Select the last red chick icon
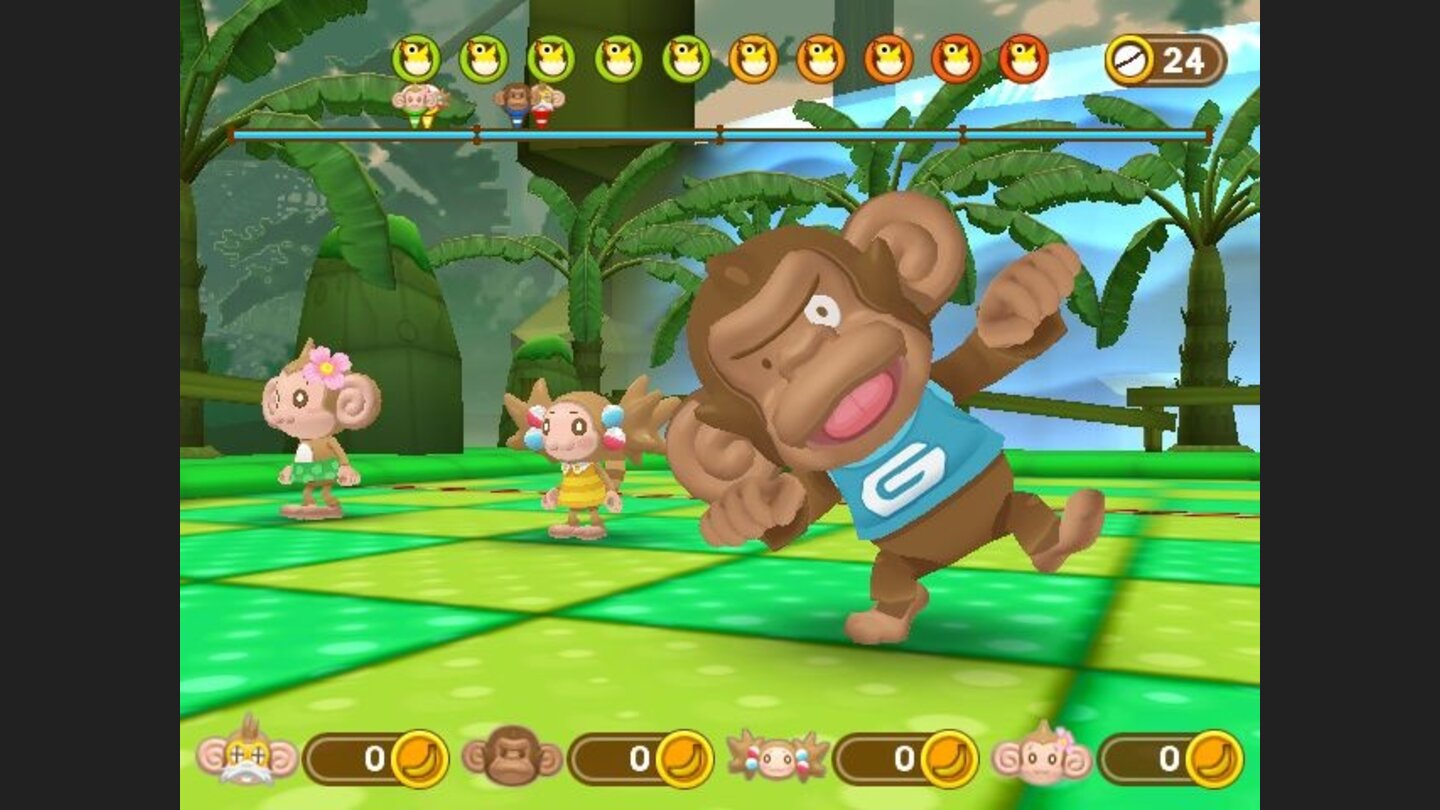The height and width of the screenshot is (810, 1440). click(1021, 58)
